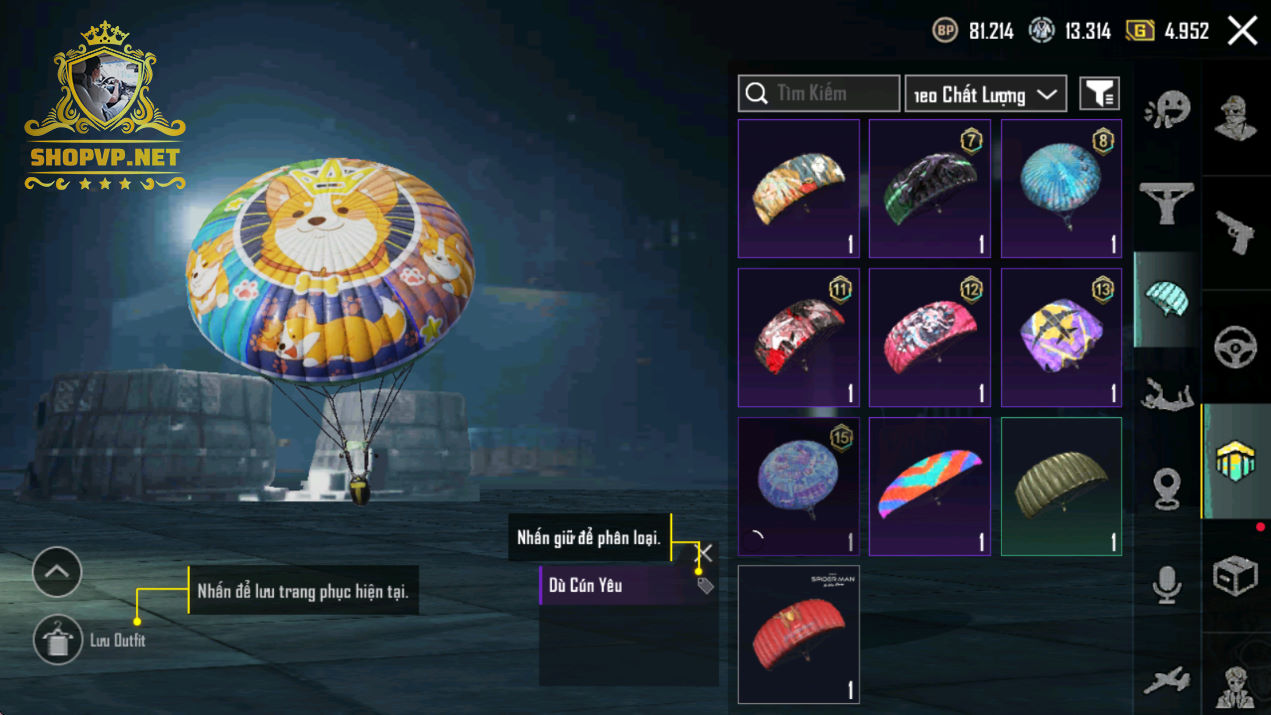
Task: Select the plain olive green parachute
Action: (x=1061, y=486)
